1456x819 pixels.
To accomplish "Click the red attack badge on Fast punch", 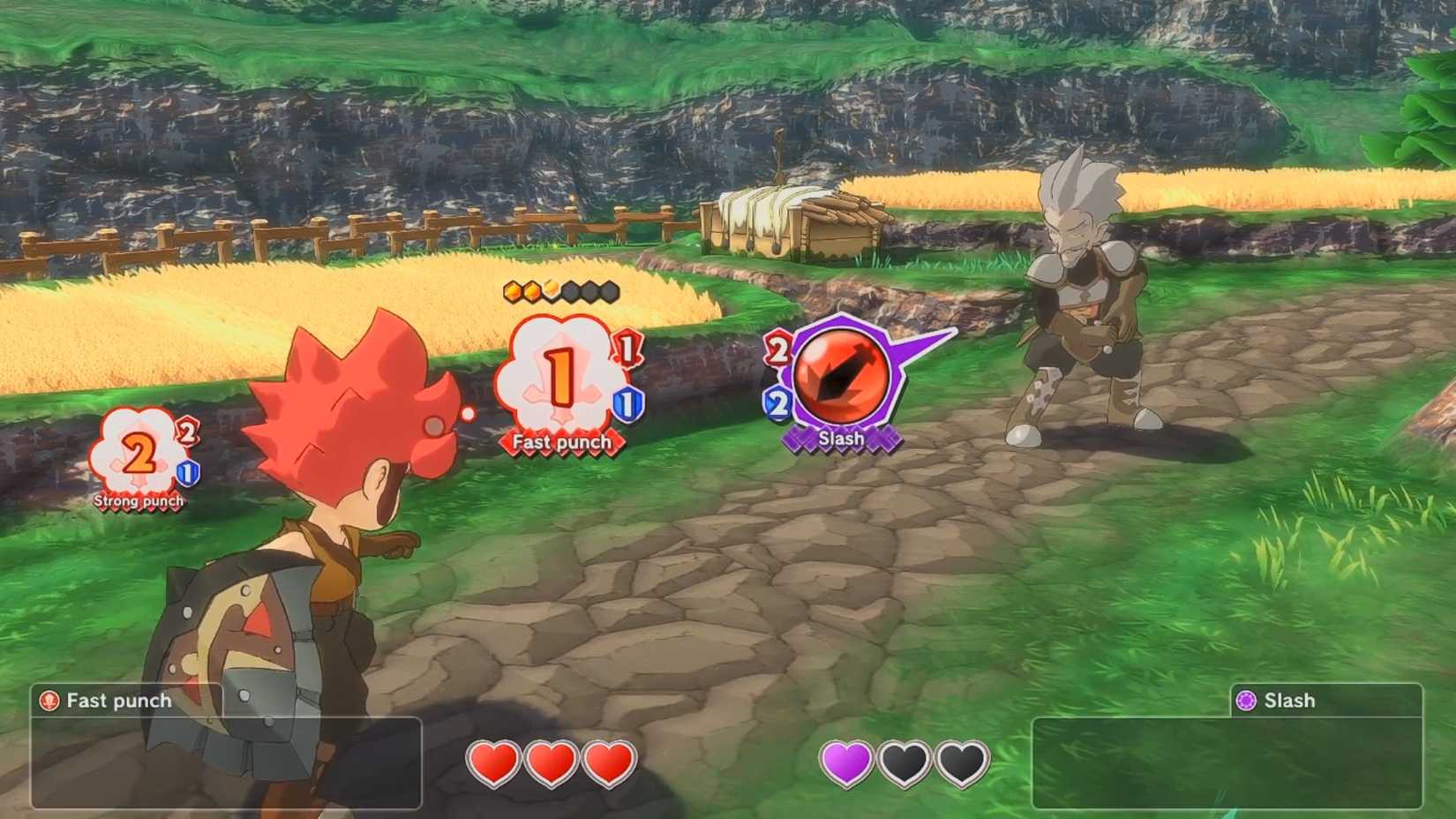I will [x=626, y=347].
